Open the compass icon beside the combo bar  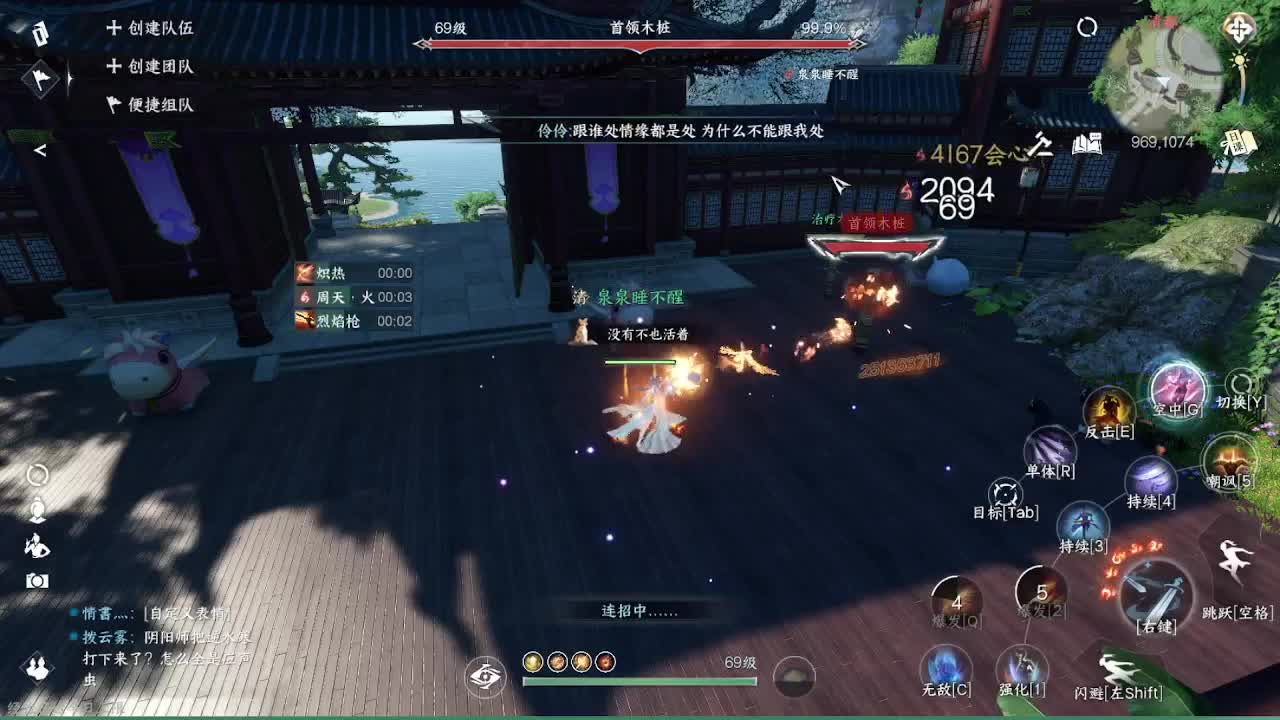pyautogui.click(x=486, y=677)
